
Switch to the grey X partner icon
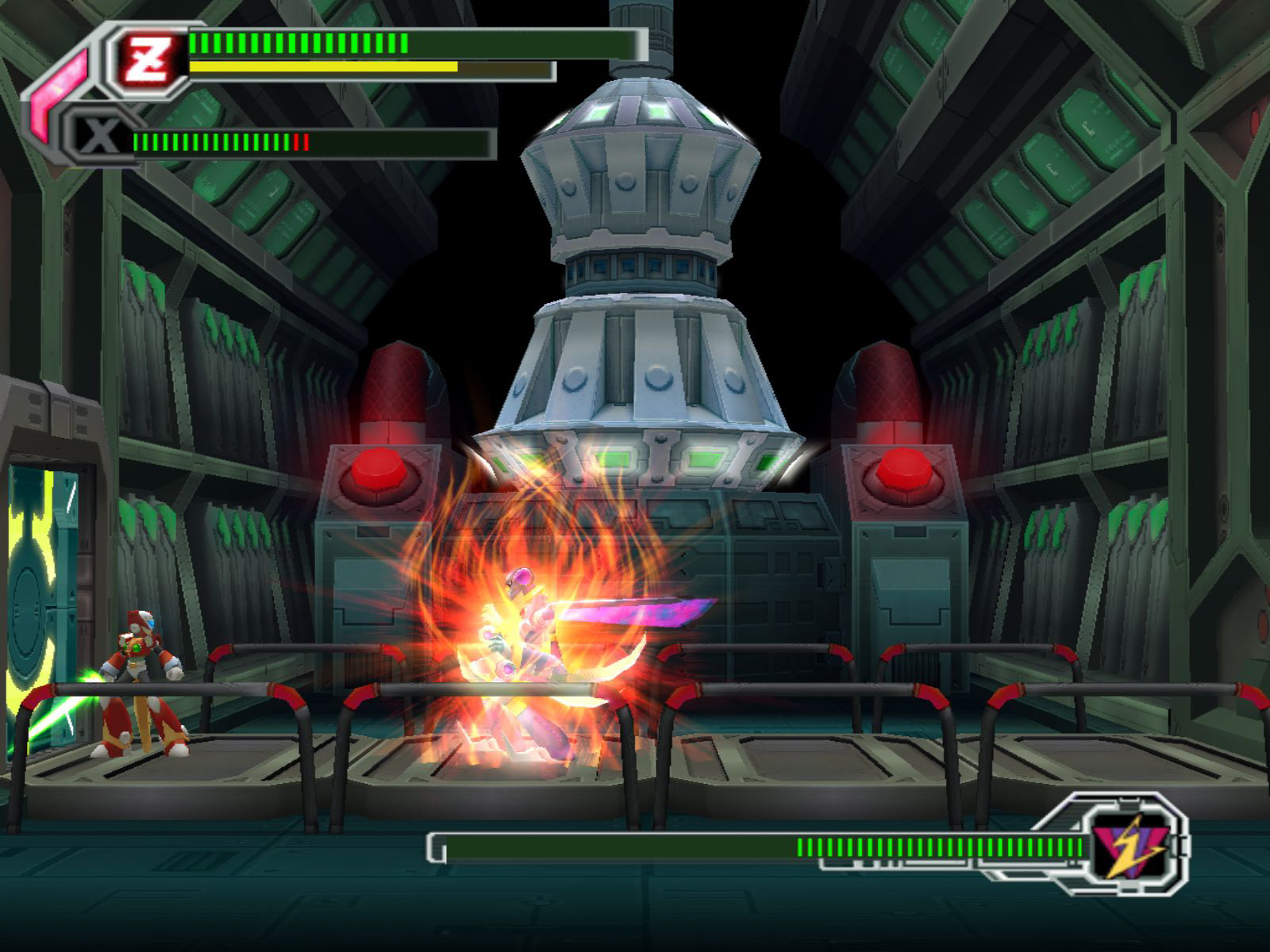click(x=100, y=140)
